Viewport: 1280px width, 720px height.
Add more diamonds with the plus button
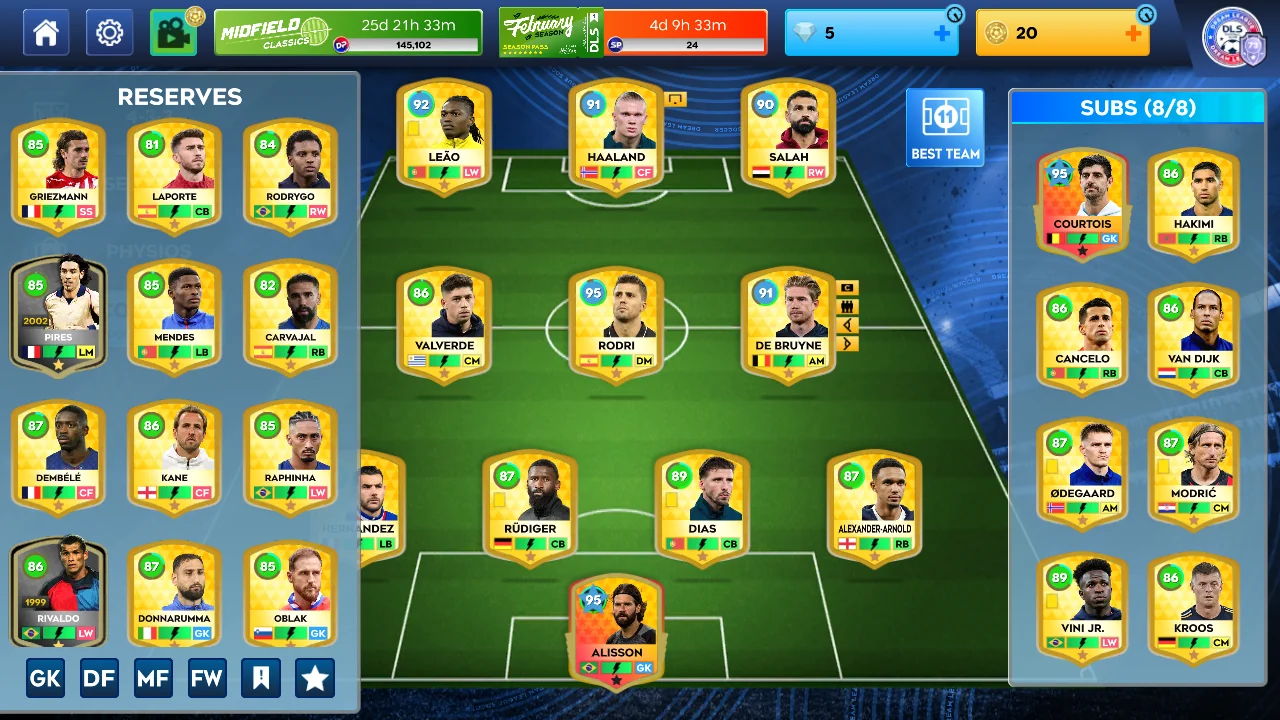(941, 33)
